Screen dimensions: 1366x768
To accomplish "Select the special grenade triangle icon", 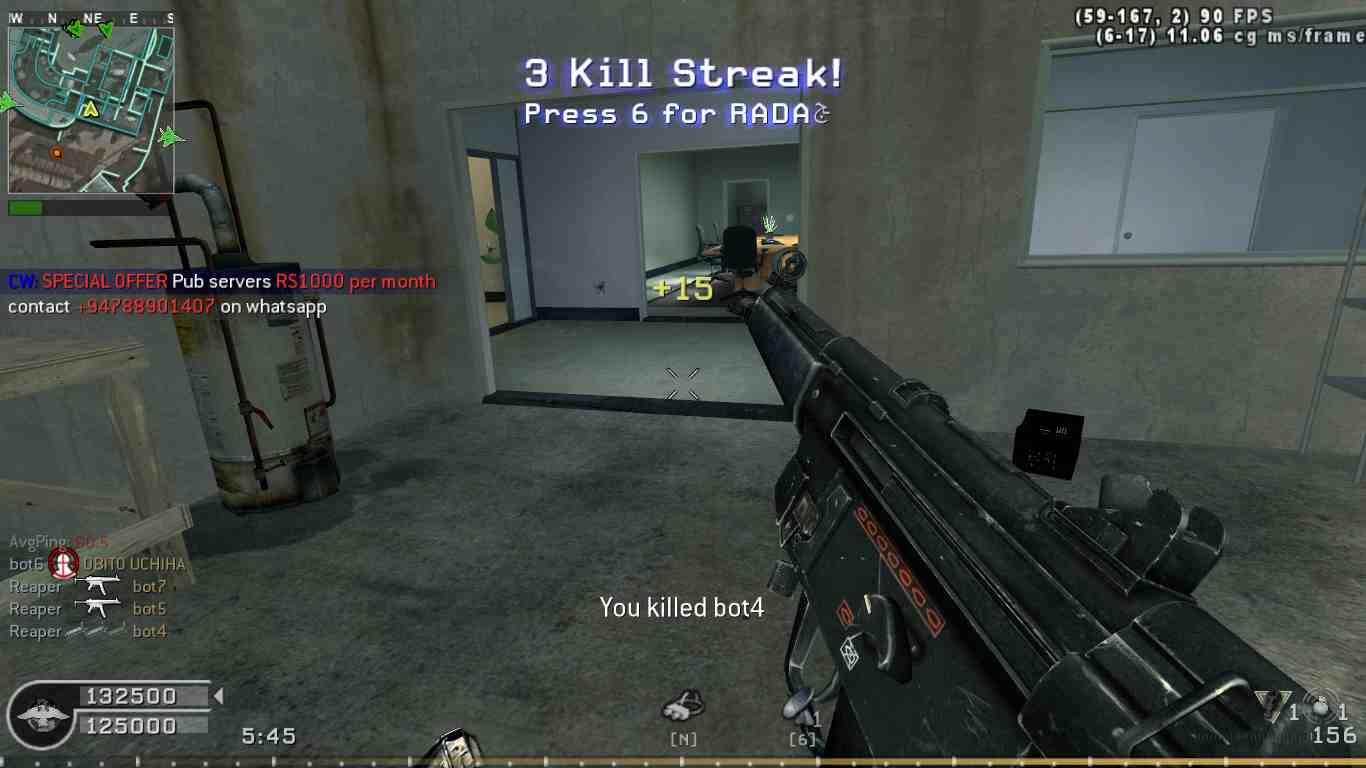I will click(1268, 706).
